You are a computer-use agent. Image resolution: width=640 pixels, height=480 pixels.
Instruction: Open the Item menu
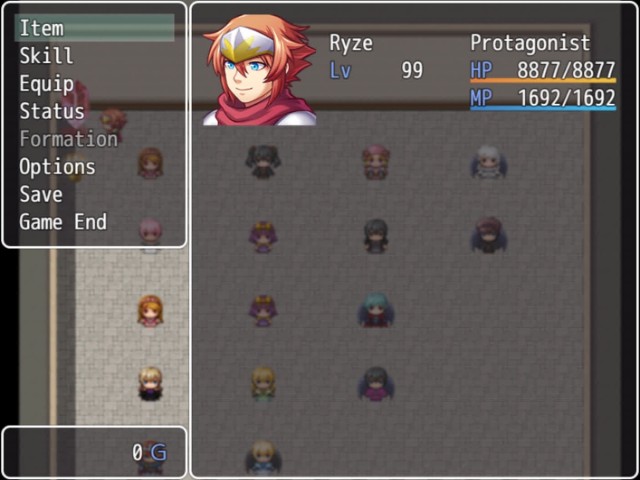click(42, 28)
